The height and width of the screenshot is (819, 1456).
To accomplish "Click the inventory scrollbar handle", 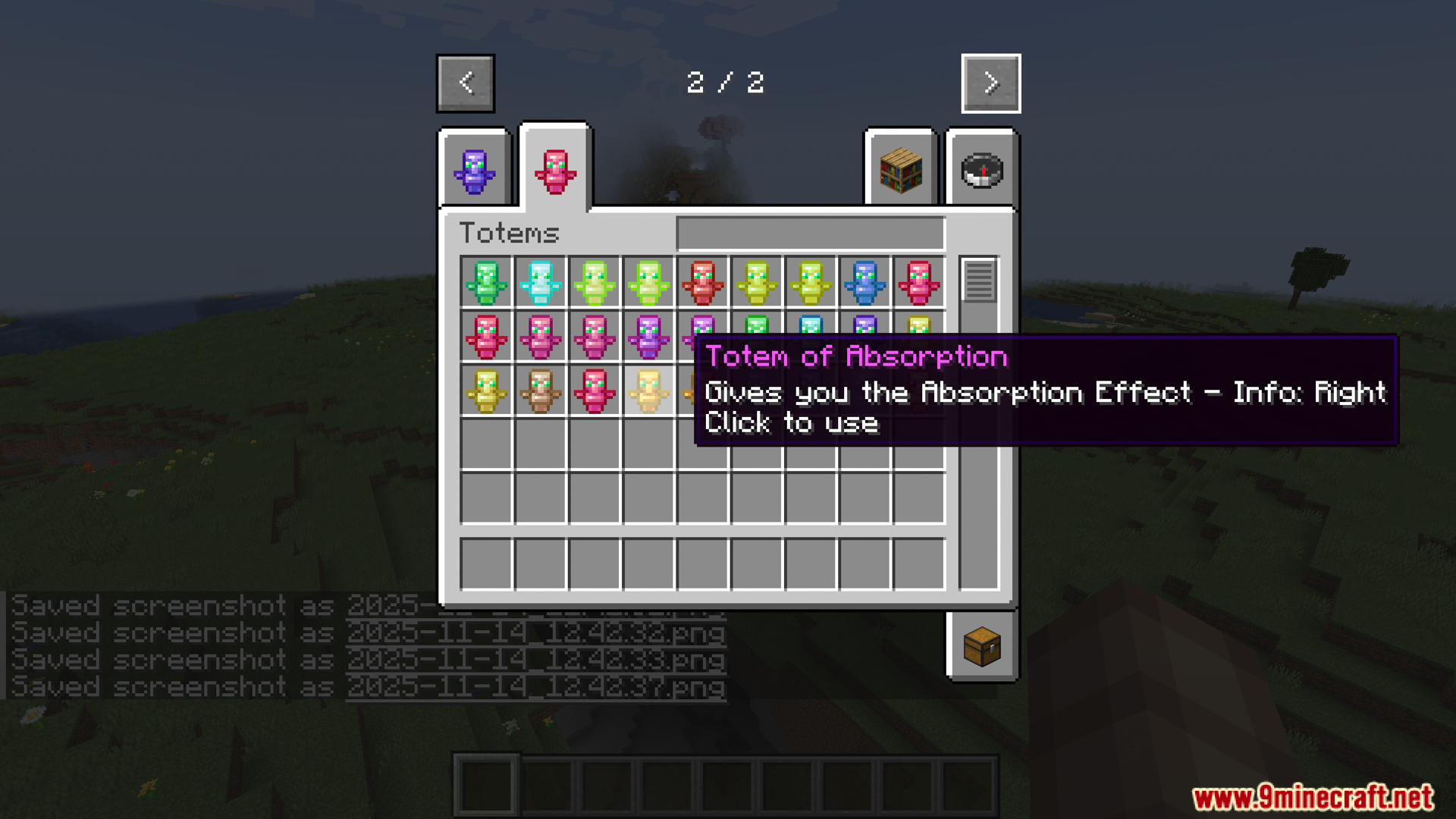I will click(x=978, y=280).
